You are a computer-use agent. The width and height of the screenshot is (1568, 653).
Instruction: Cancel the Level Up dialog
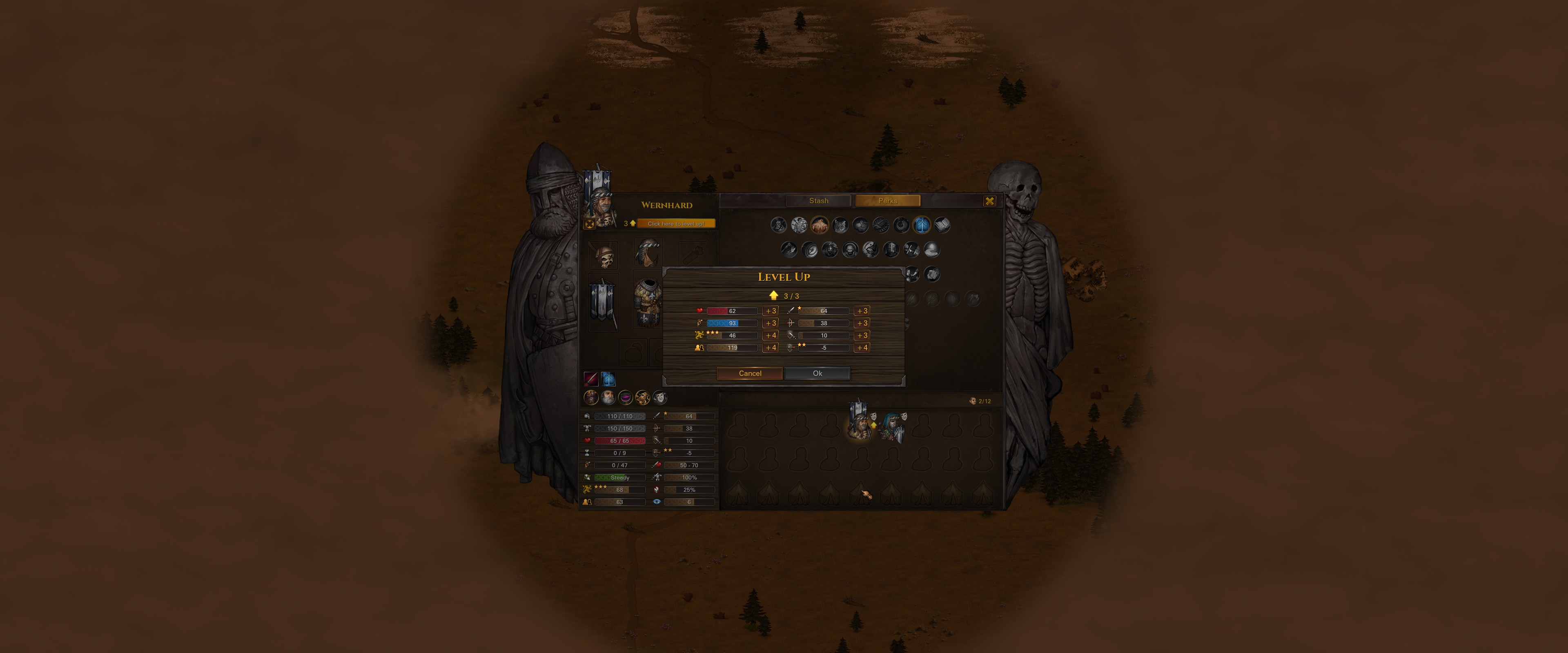tap(749, 373)
